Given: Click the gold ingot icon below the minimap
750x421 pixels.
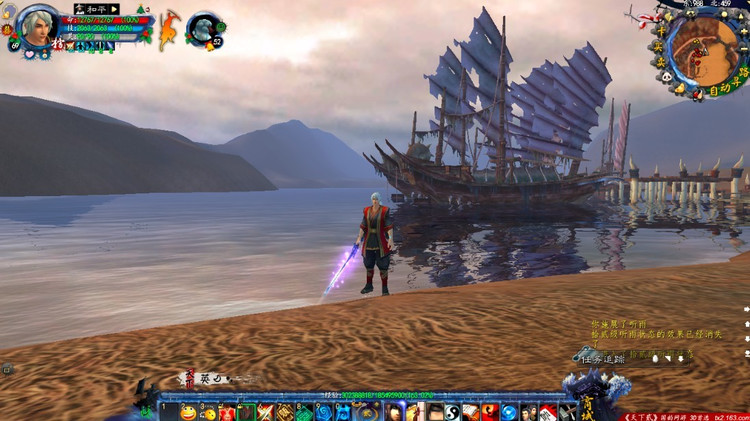Looking at the screenshot, I should (680, 90).
